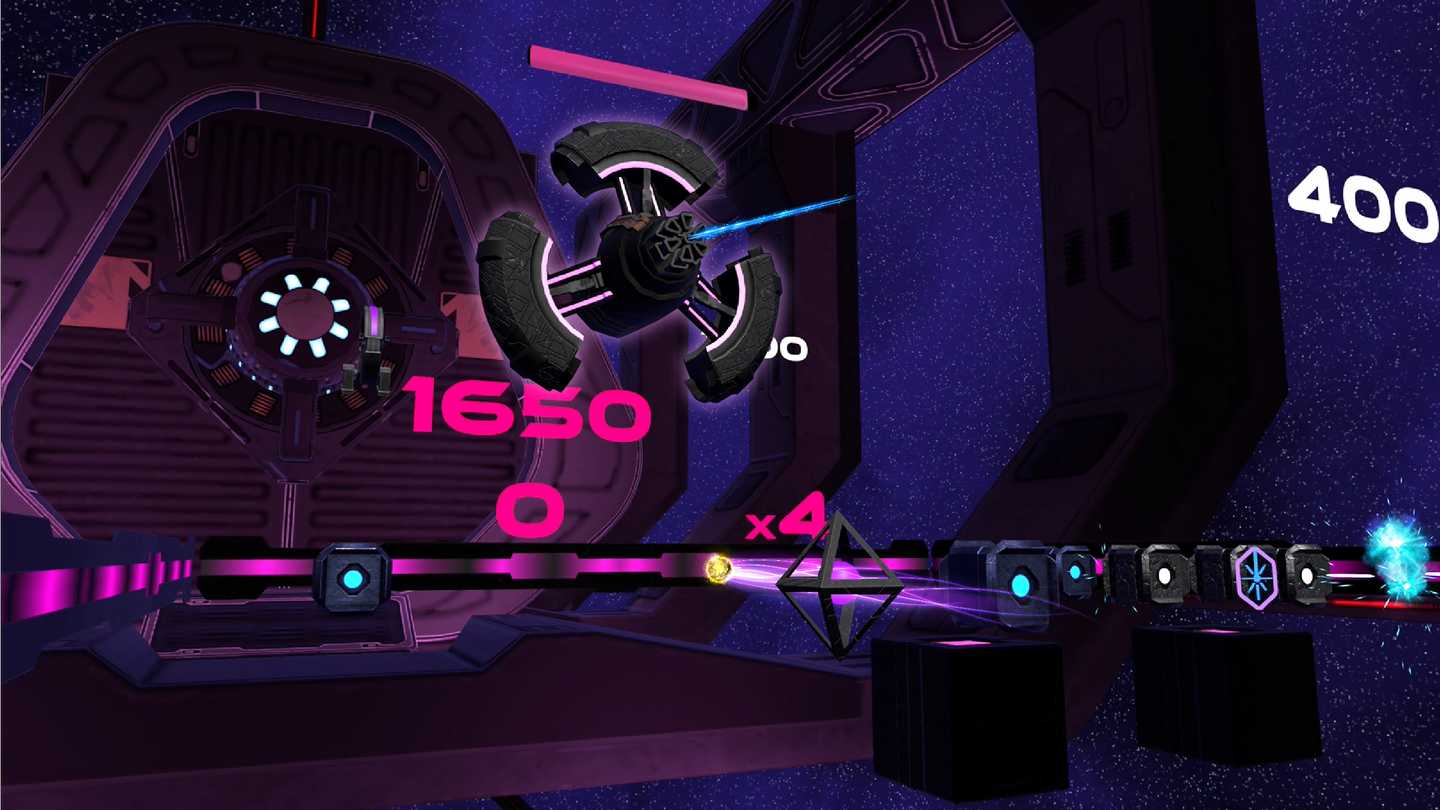Click the golden orb traveling along the track
The height and width of the screenshot is (810, 1440).
(x=718, y=572)
